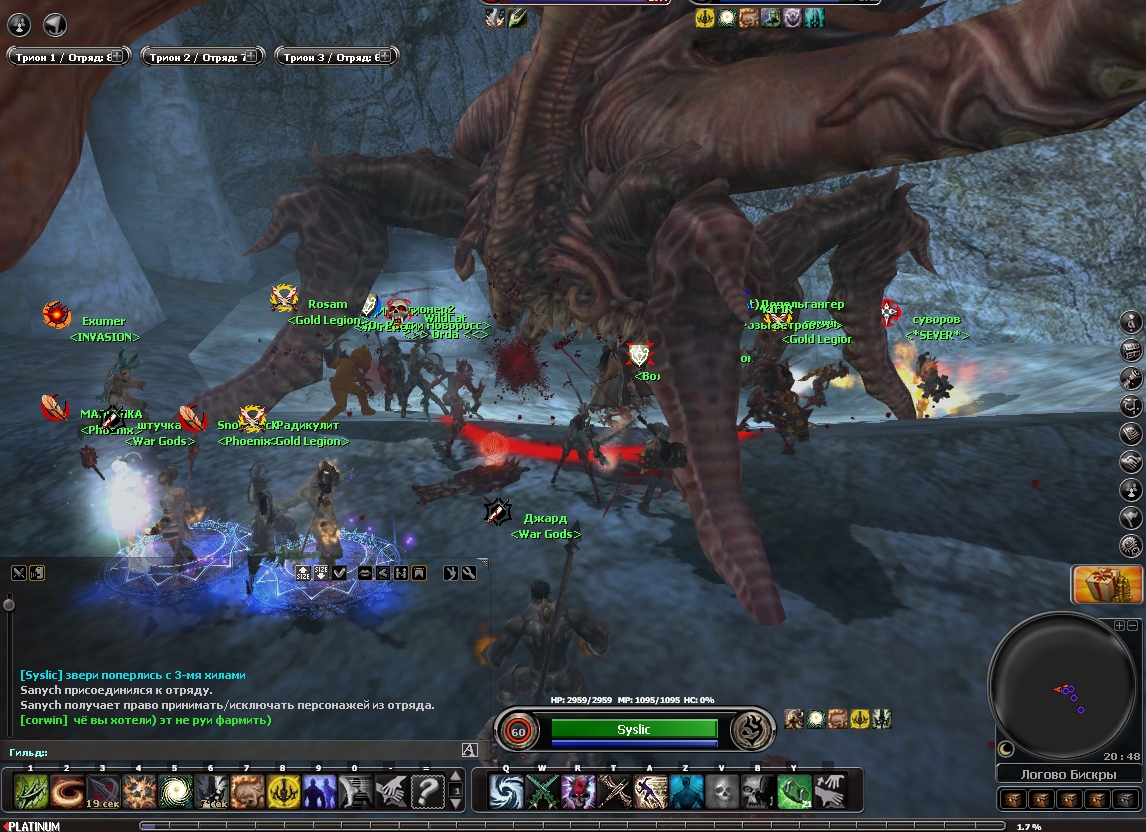The height and width of the screenshot is (832, 1146).
Task: Open the group icon with three figures
Action: pos(19,24)
